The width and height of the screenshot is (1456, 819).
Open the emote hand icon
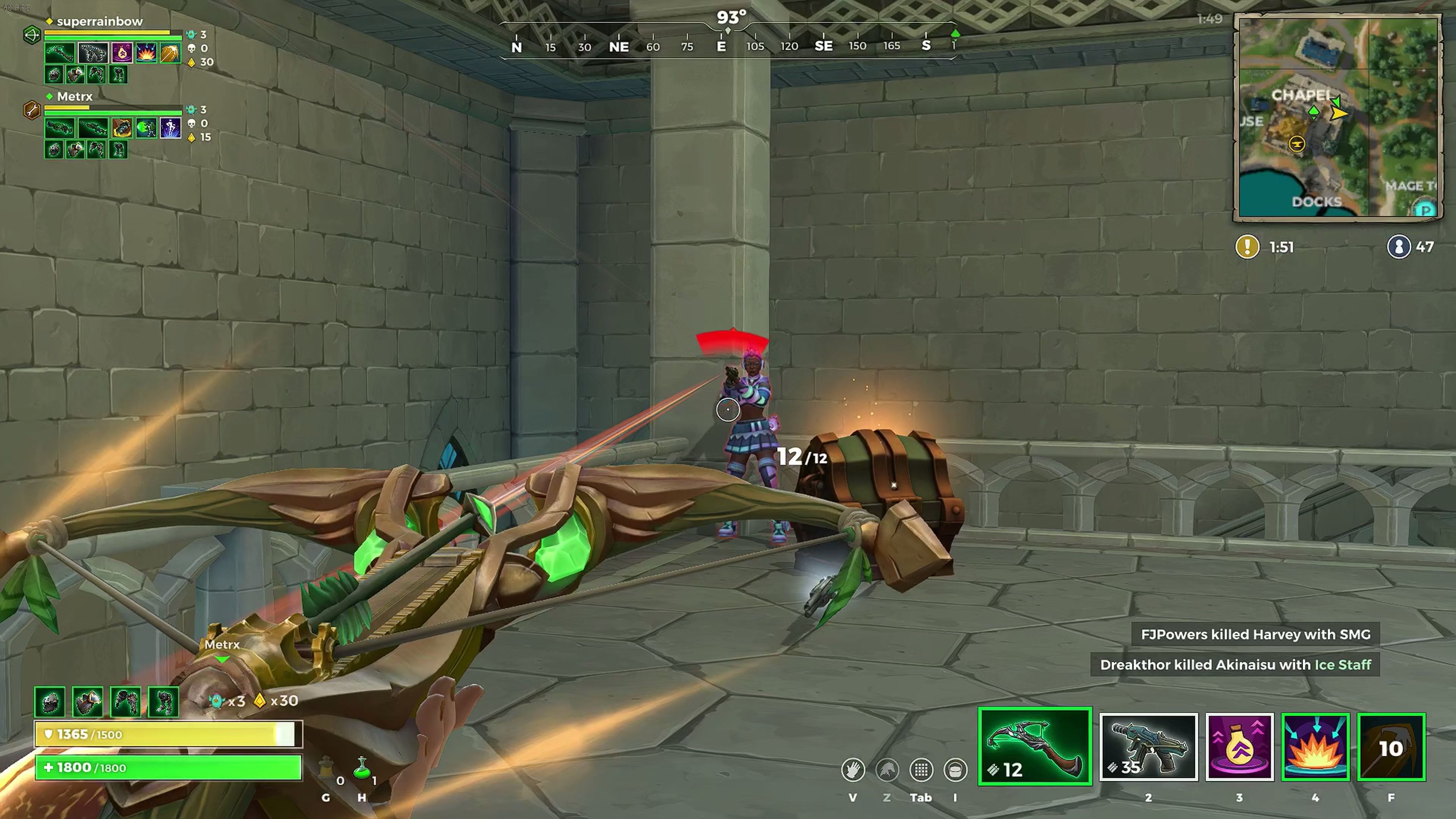(x=852, y=770)
